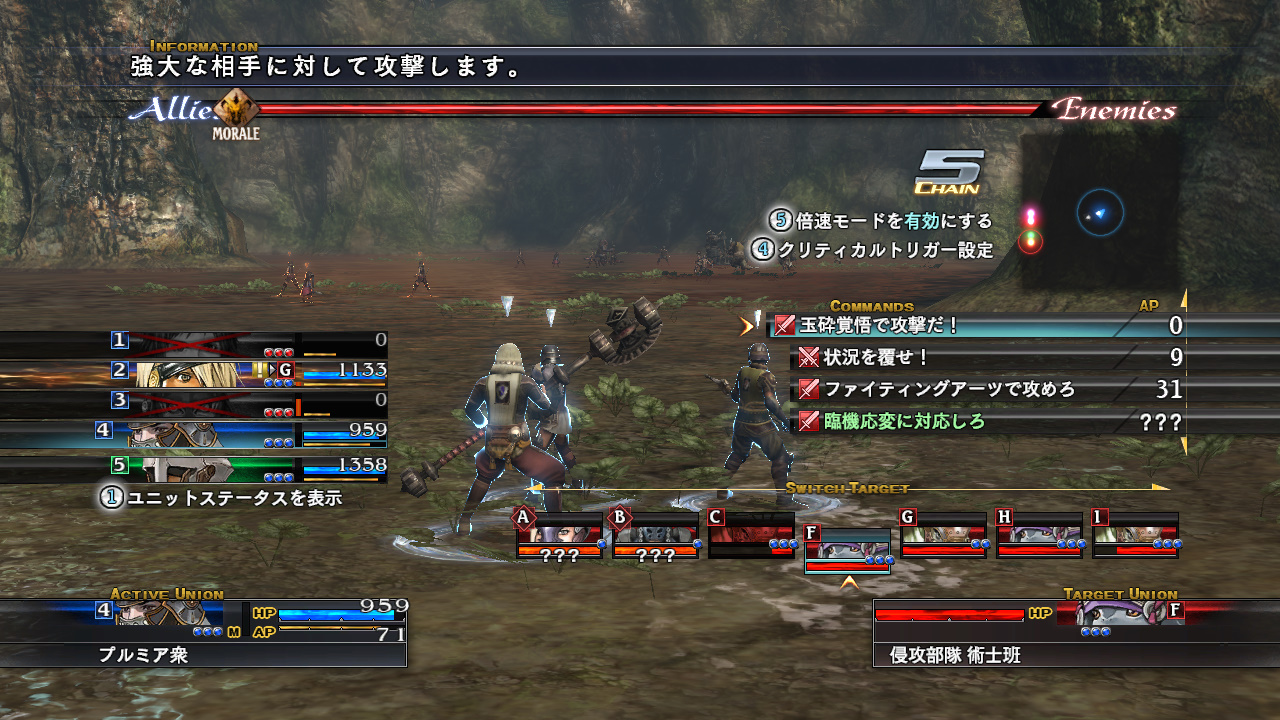Select the highlighted enemy union F
The width and height of the screenshot is (1280, 720).
click(x=847, y=552)
